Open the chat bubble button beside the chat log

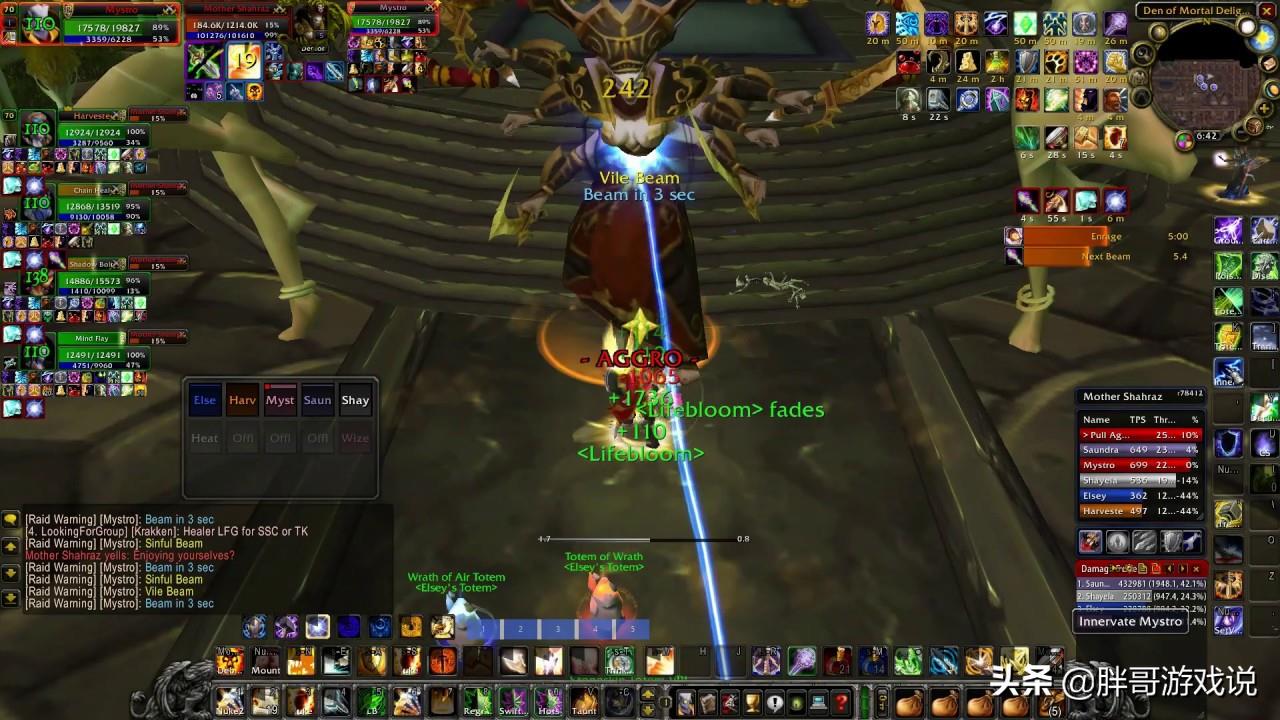pyautogui.click(x=10, y=519)
